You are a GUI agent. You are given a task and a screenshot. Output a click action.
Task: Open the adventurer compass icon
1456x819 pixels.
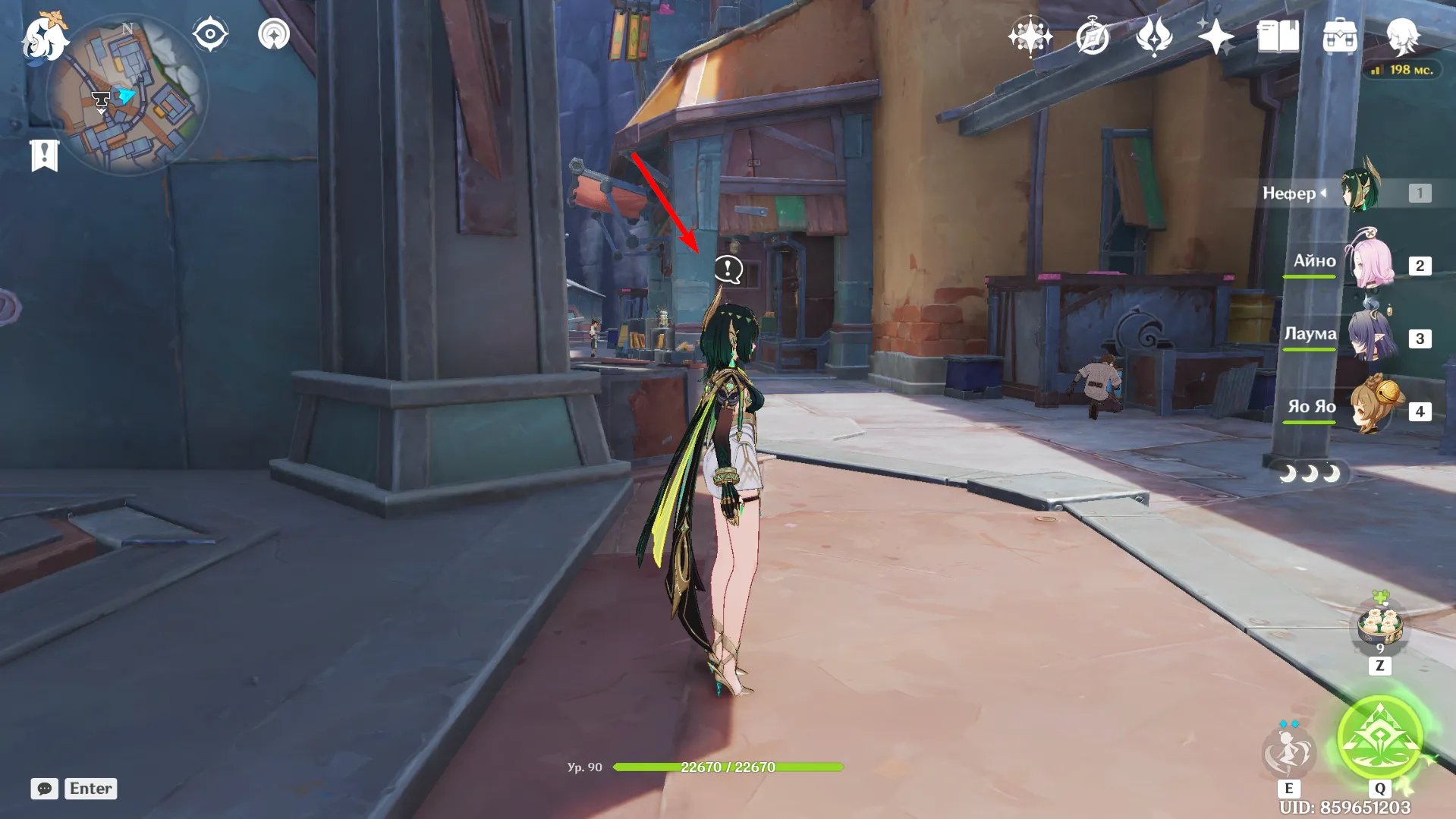(1093, 36)
